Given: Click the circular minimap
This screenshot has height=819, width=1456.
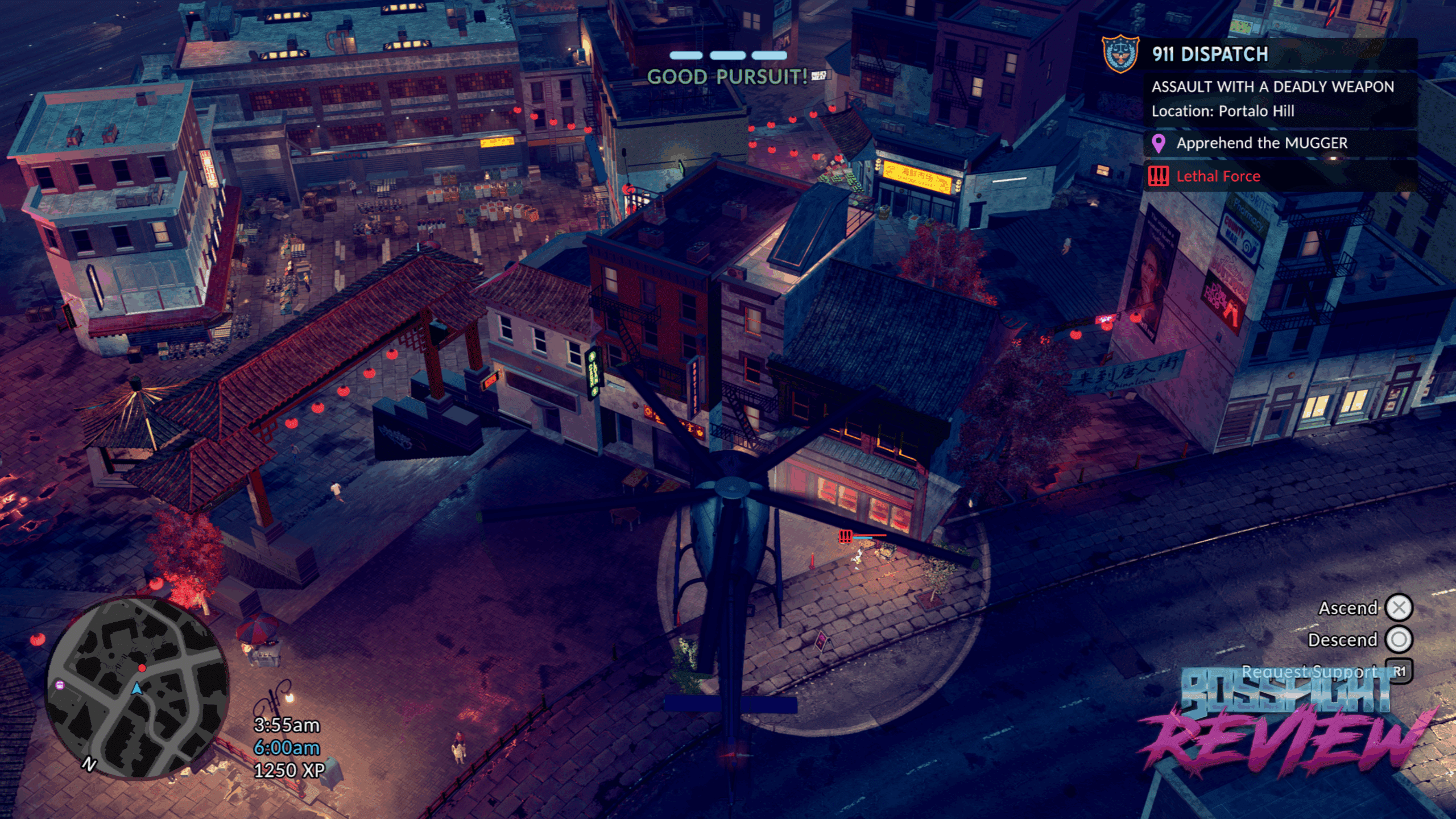Looking at the screenshot, I should click(x=137, y=687).
